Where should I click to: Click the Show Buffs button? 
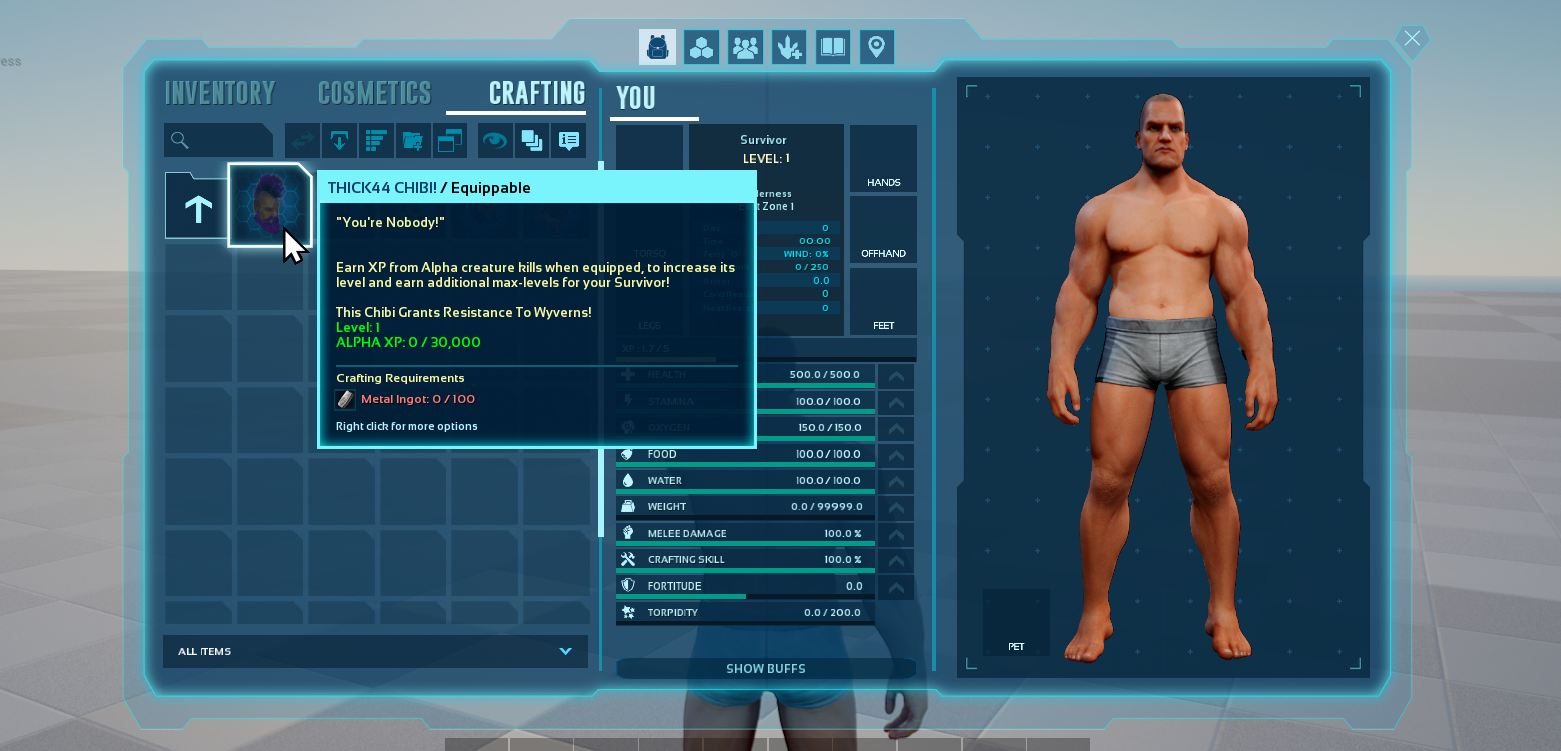click(765, 668)
